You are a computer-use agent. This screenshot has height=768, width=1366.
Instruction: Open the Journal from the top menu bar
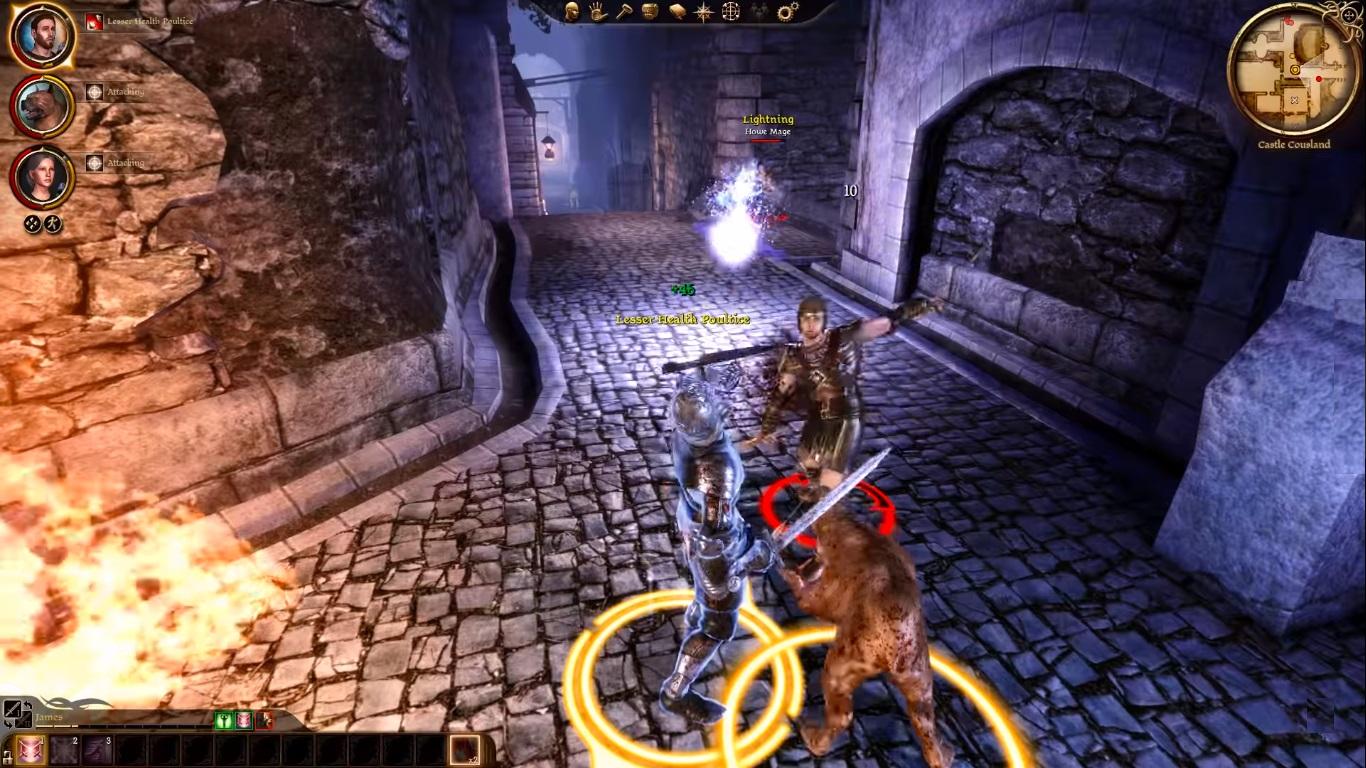pos(676,11)
